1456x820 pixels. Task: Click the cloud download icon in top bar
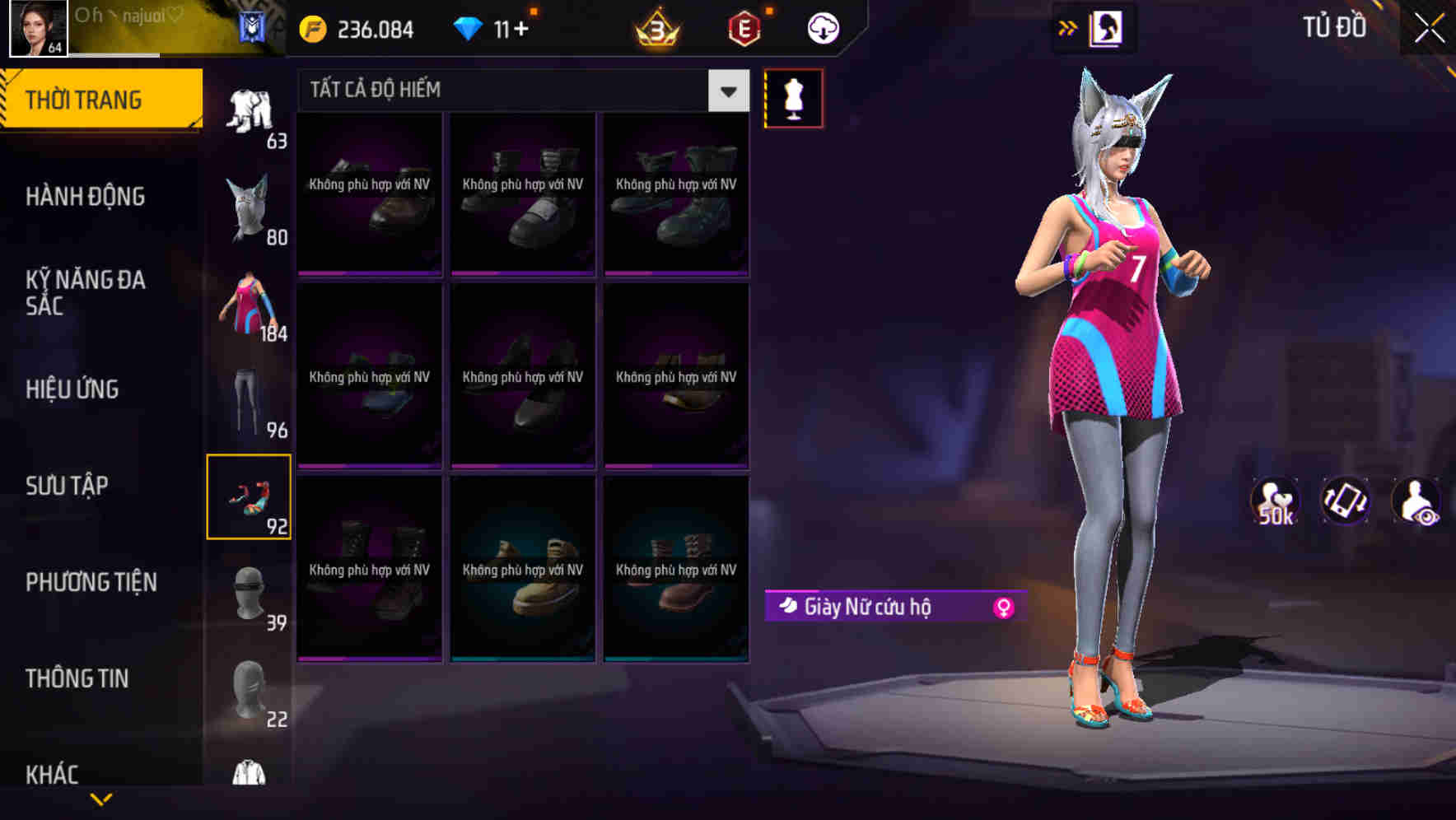click(822, 27)
